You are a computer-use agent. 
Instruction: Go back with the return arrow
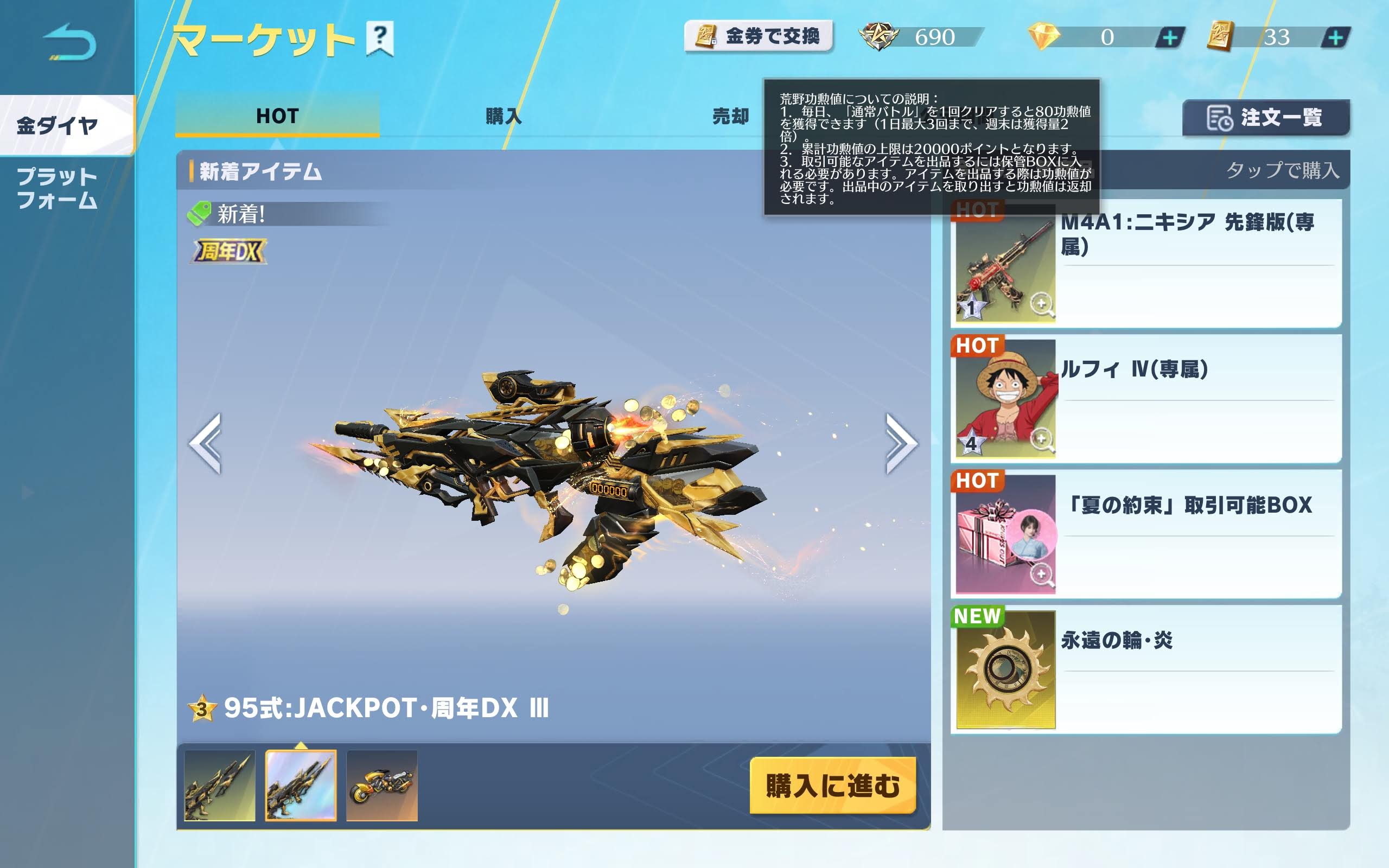pos(69,42)
